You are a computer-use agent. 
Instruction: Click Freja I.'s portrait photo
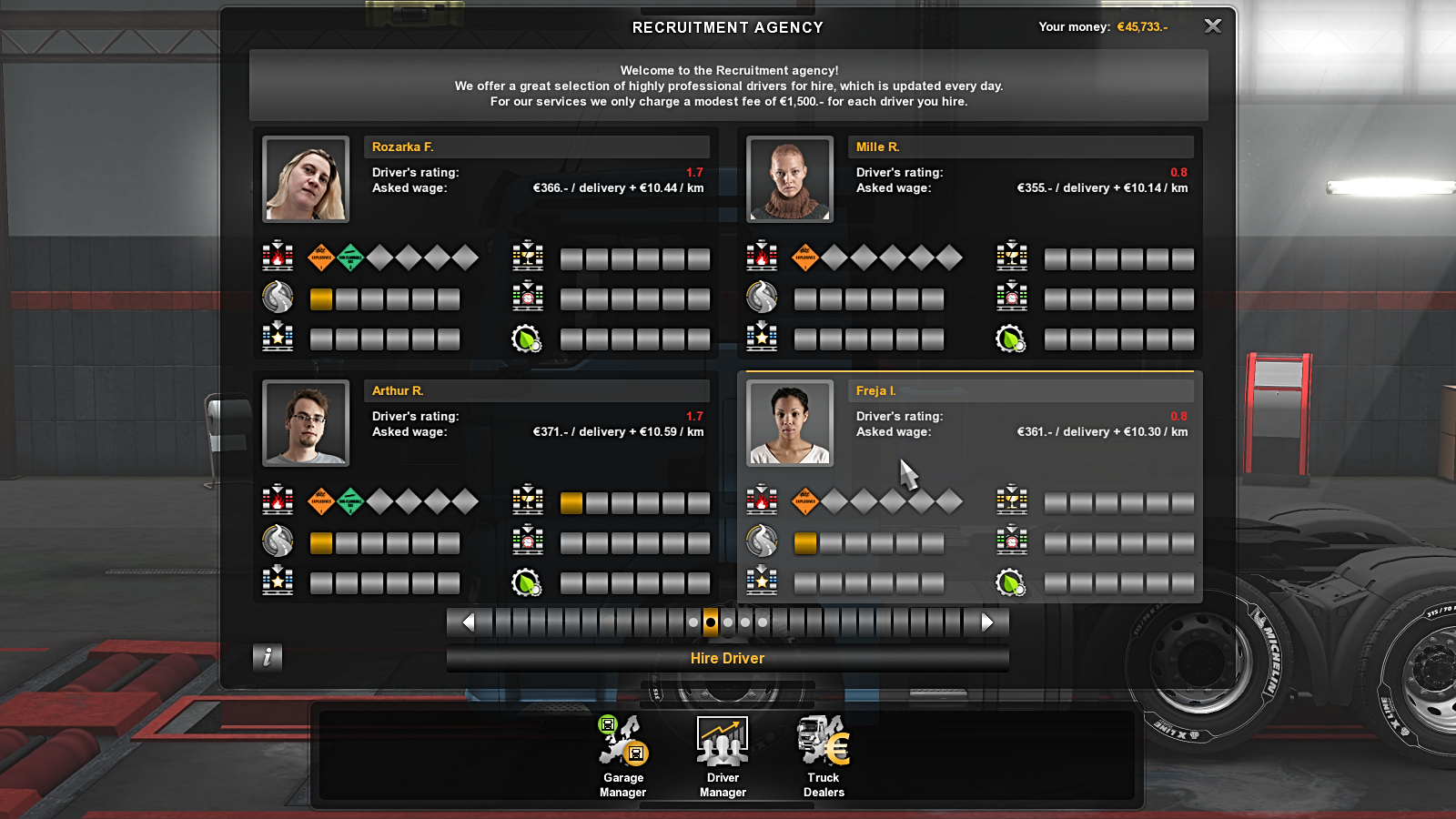[790, 423]
